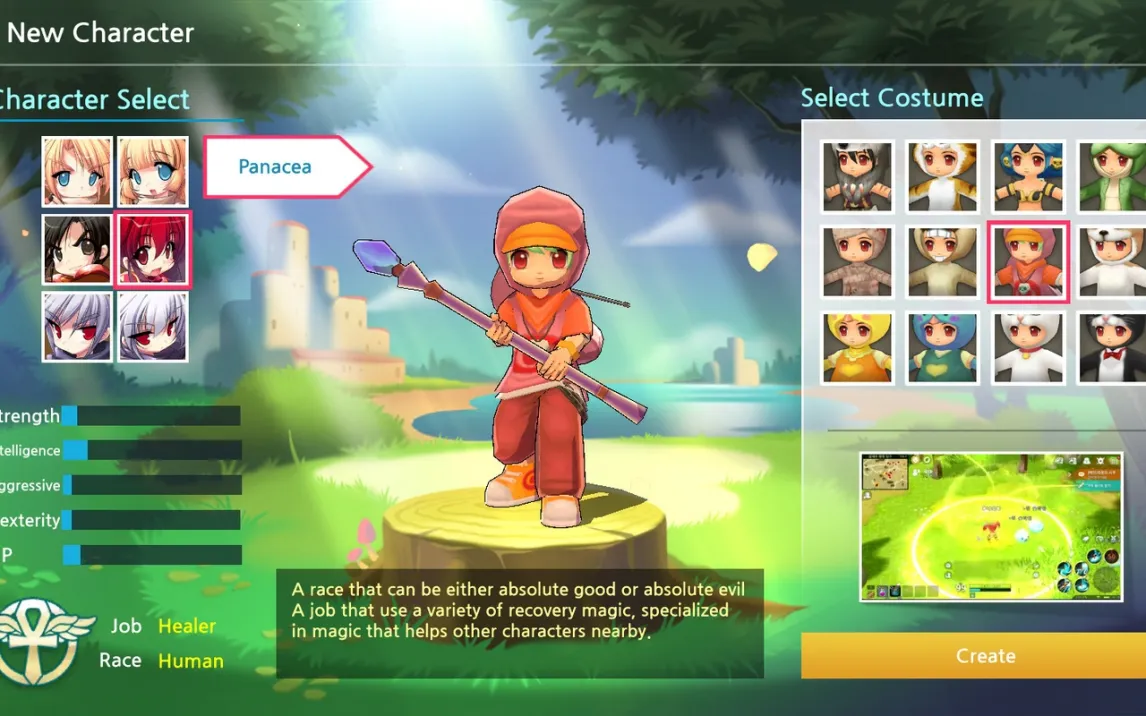Viewport: 1146px width, 716px height.
Task: Click the Create button
Action: pos(984,656)
